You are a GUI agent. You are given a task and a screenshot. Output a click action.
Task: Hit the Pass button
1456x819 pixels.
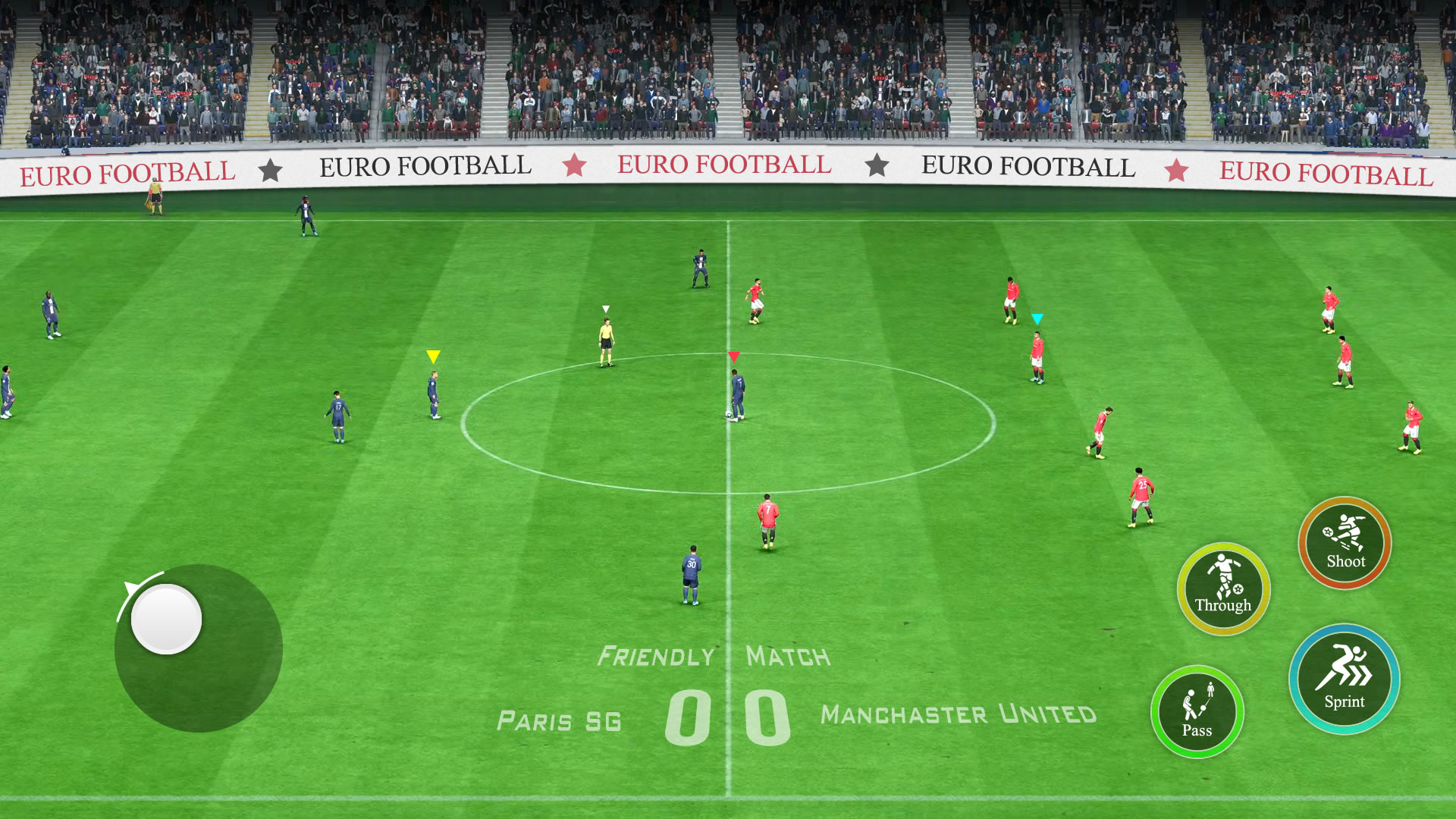[1197, 711]
